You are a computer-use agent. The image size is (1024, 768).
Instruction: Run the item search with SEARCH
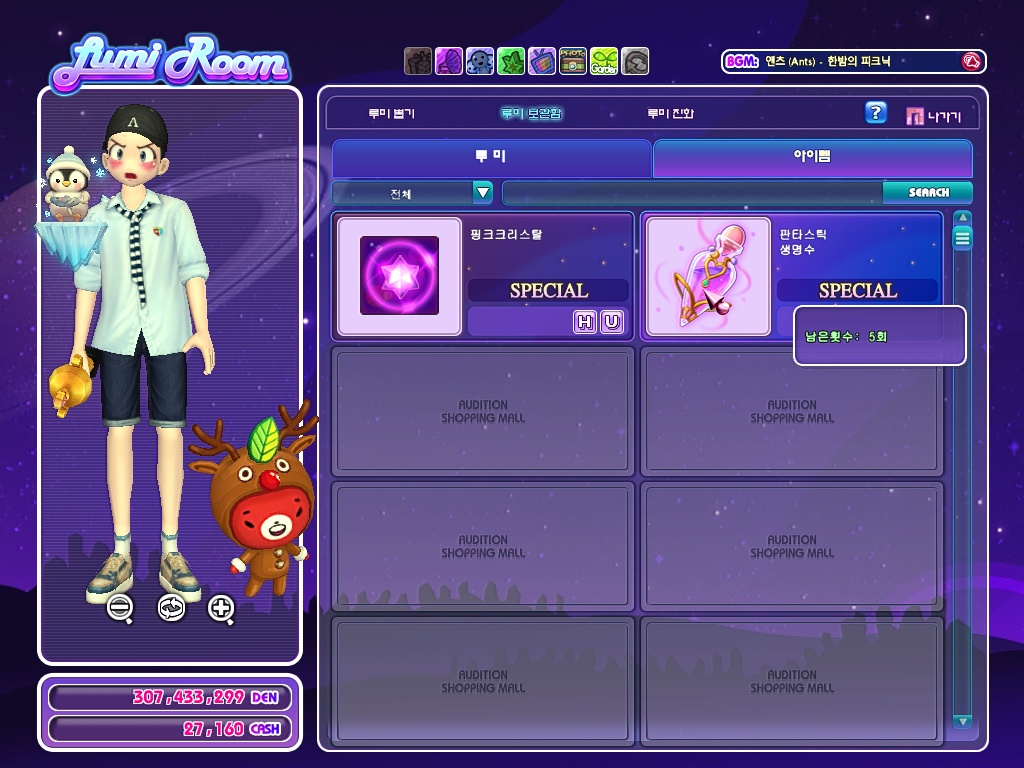pos(928,192)
